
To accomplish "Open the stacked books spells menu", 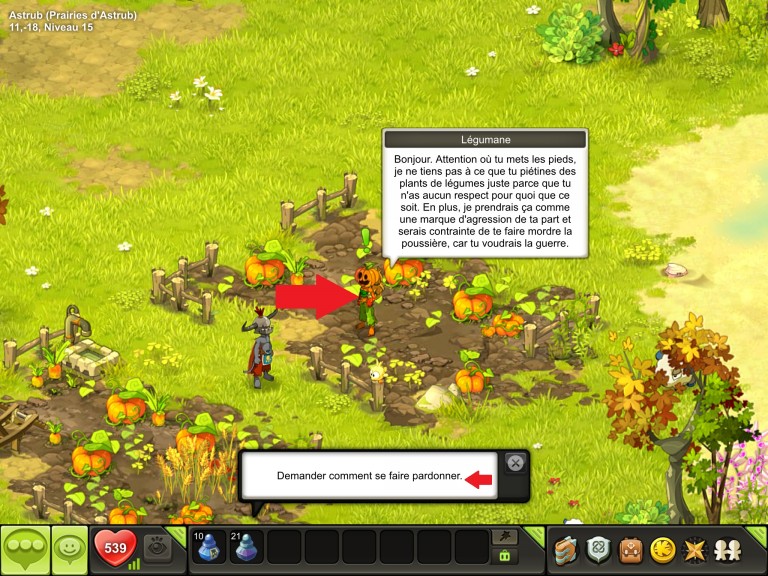I will [567, 549].
